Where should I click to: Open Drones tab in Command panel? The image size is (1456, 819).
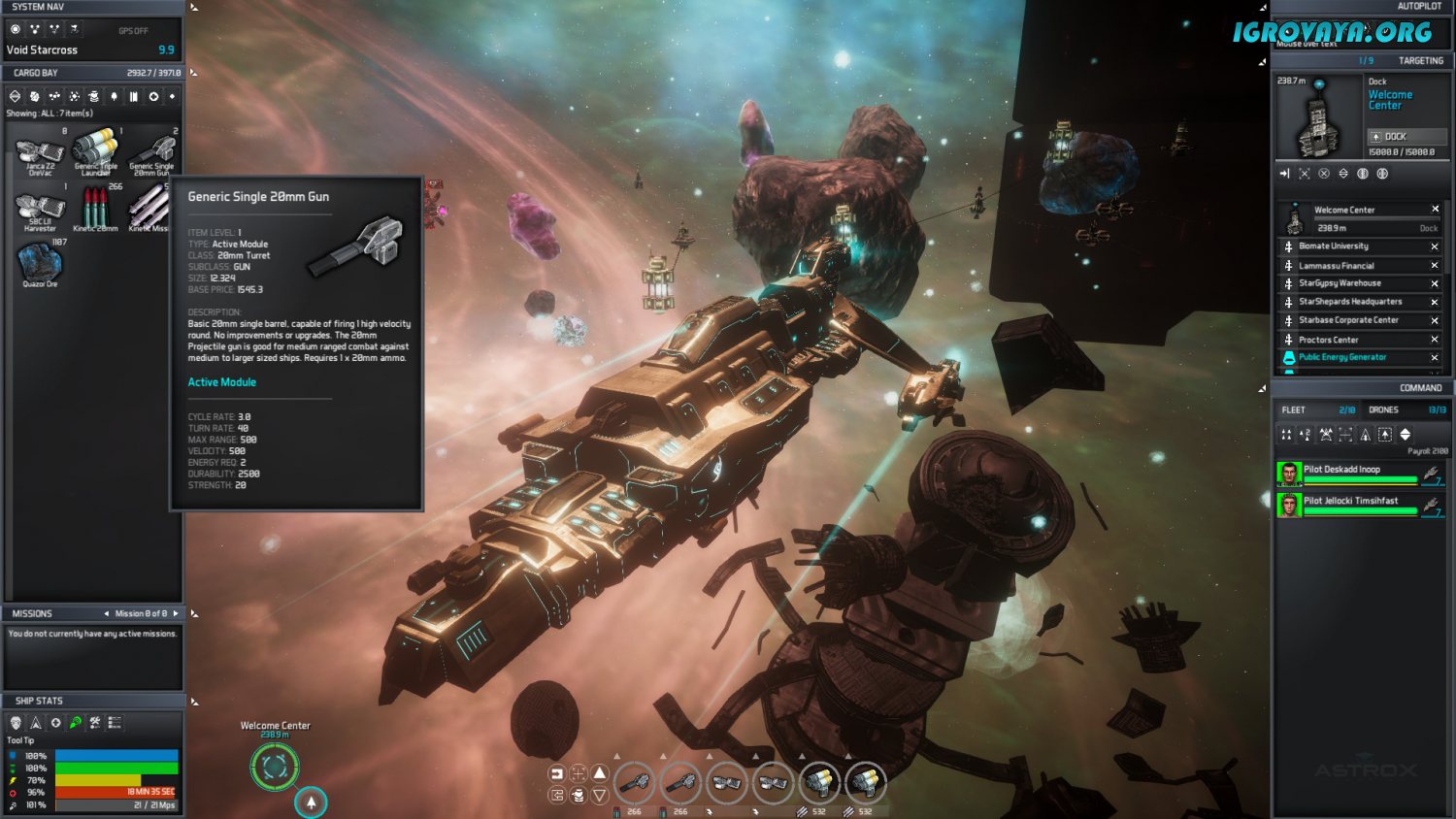pos(1383,410)
